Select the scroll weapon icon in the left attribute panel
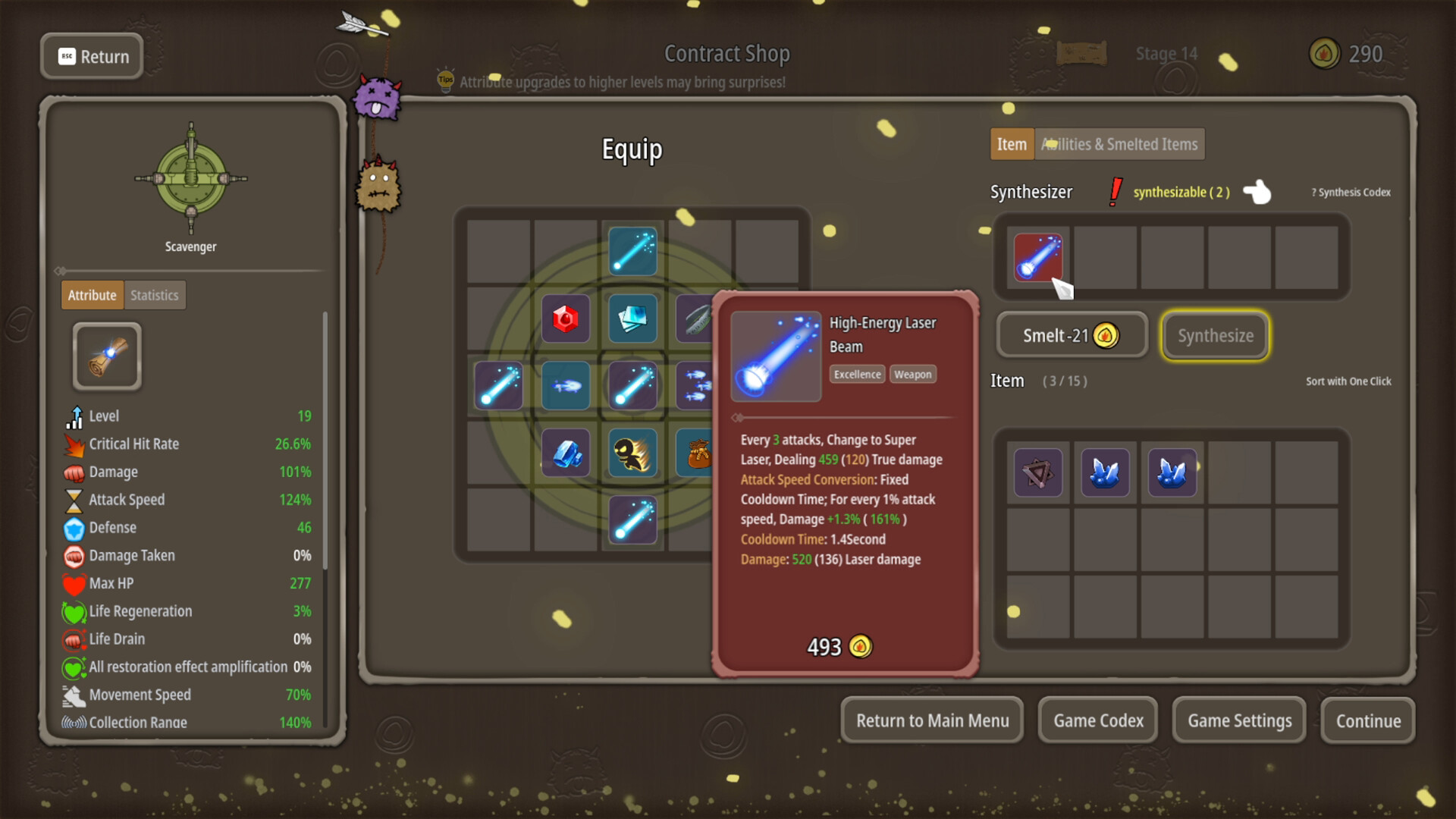Image resolution: width=1456 pixels, height=819 pixels. (x=106, y=356)
